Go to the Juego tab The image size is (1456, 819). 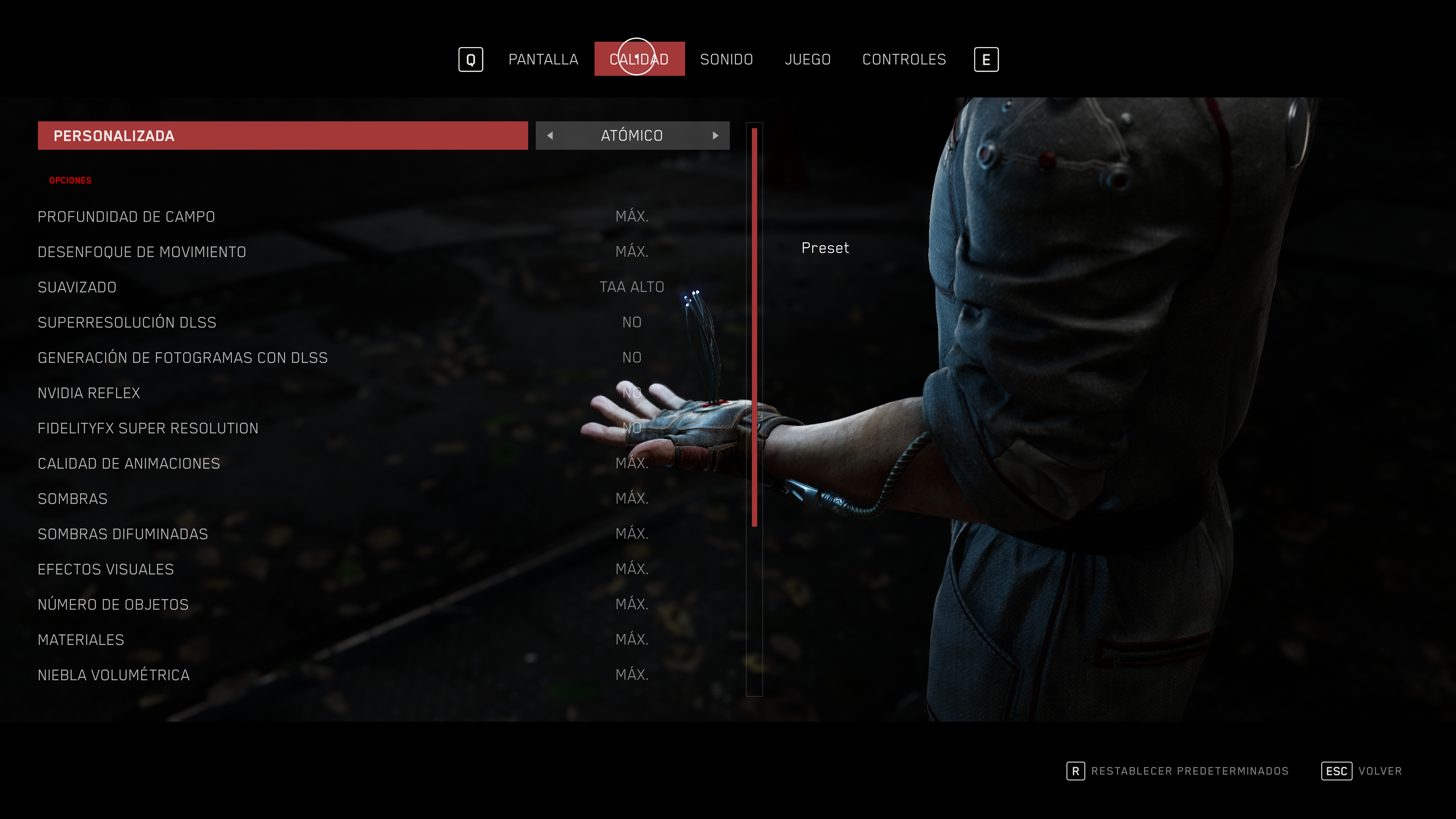pos(807,60)
